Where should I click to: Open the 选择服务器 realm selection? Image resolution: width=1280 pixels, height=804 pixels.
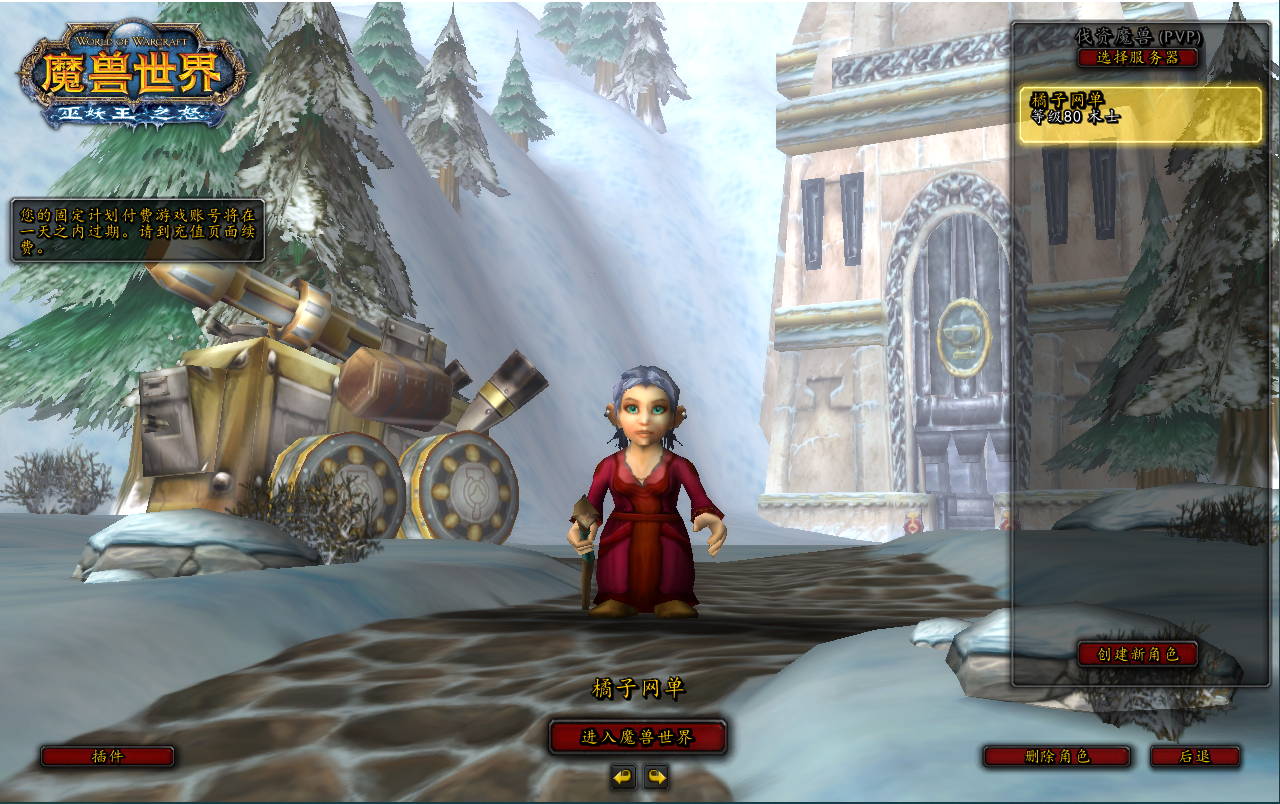pos(1138,57)
